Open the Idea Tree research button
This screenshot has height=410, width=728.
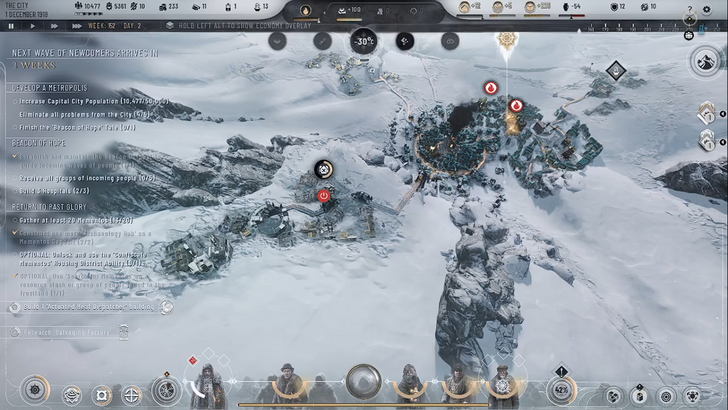point(166,391)
